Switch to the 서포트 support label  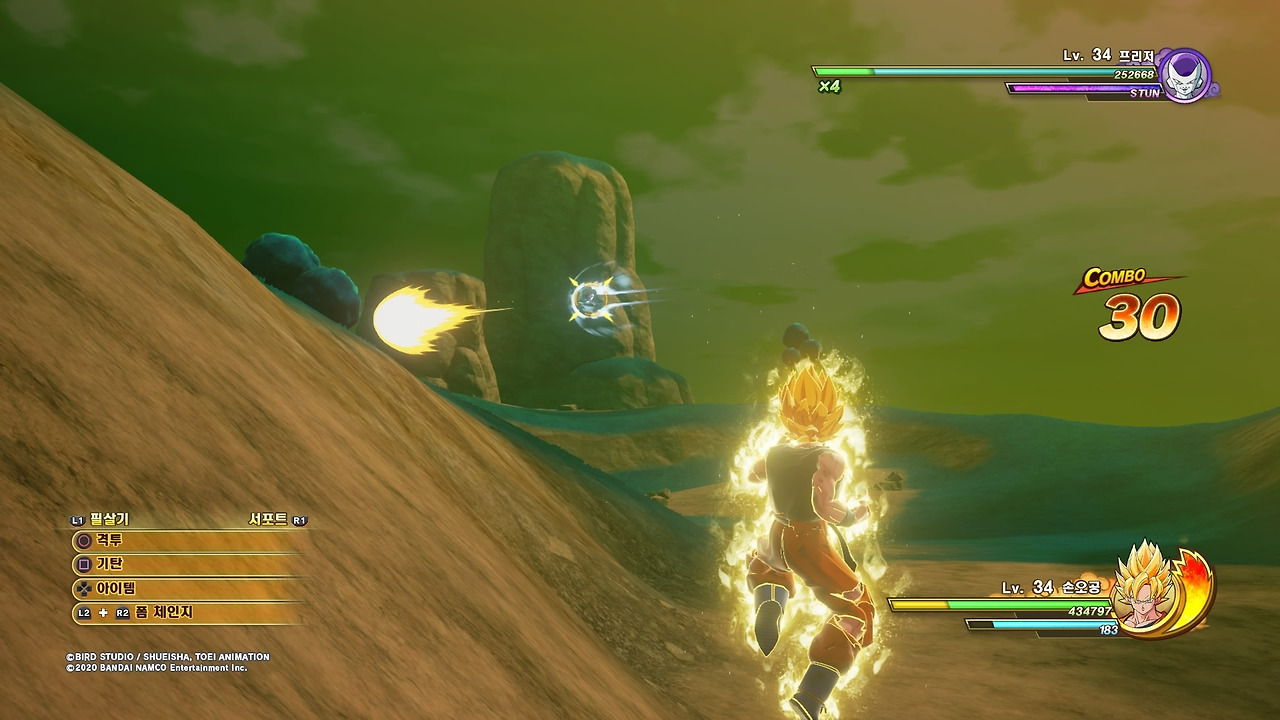click(268, 519)
